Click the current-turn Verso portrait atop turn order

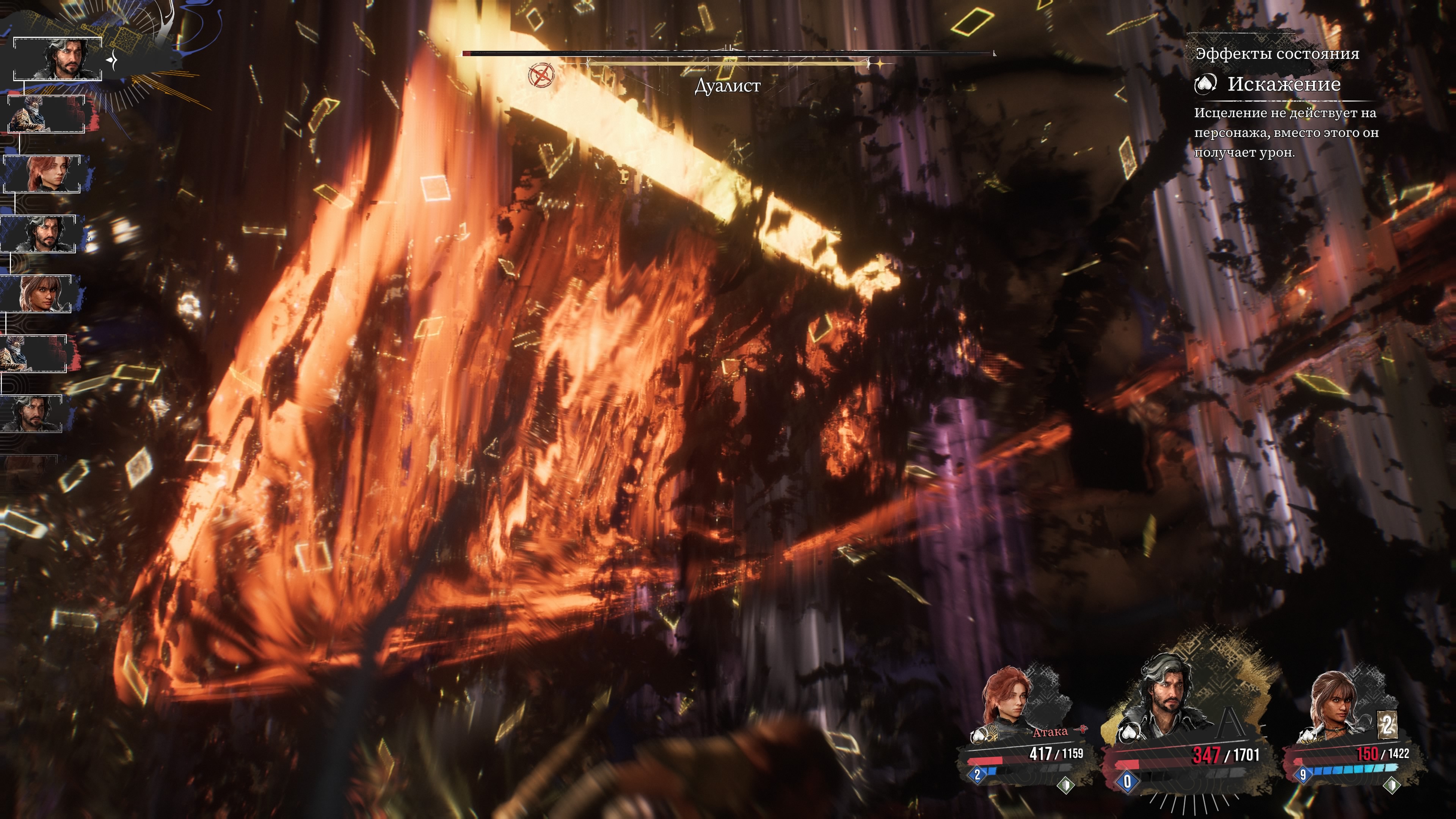pos(58,59)
